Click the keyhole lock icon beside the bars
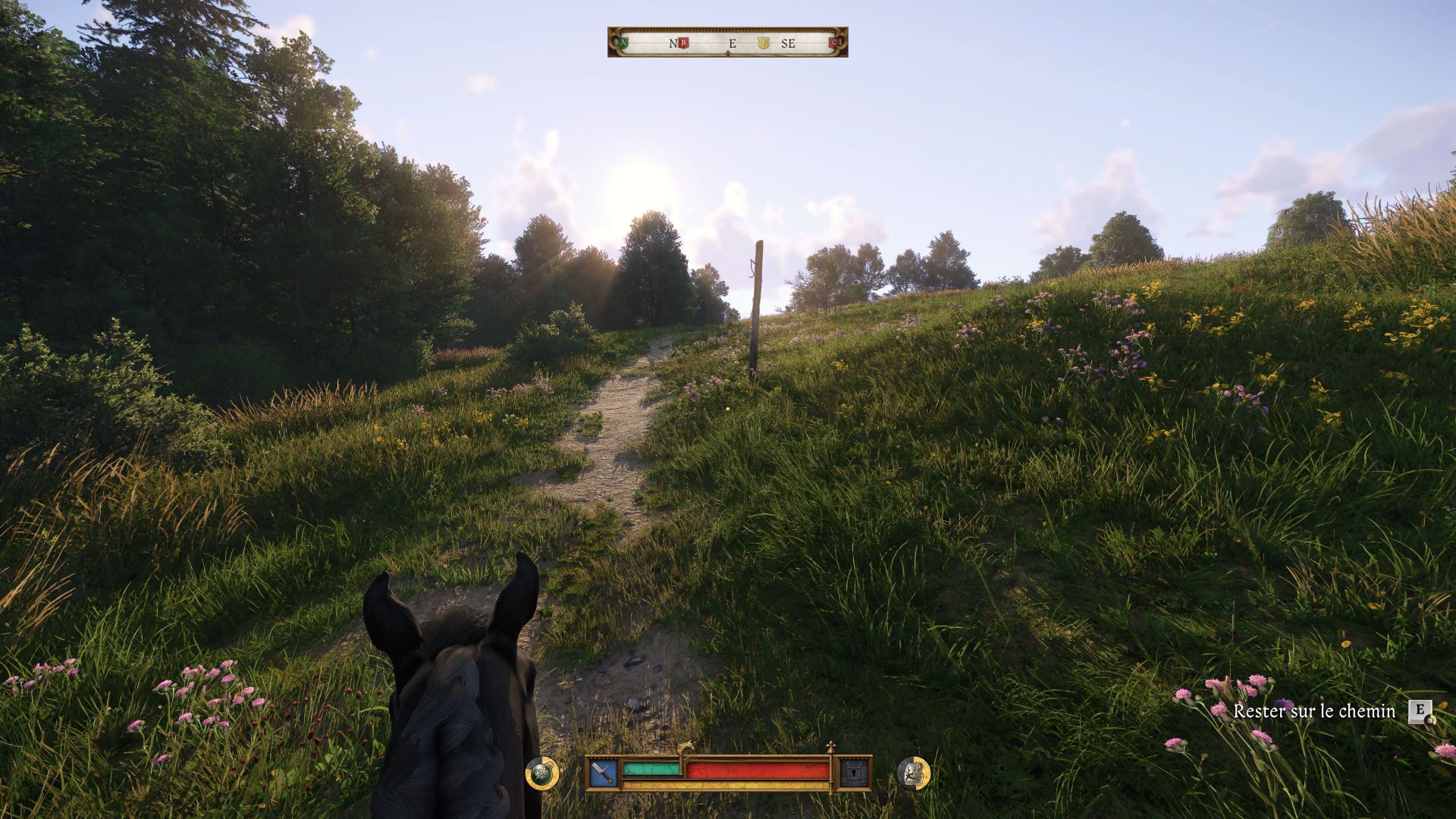 point(853,773)
